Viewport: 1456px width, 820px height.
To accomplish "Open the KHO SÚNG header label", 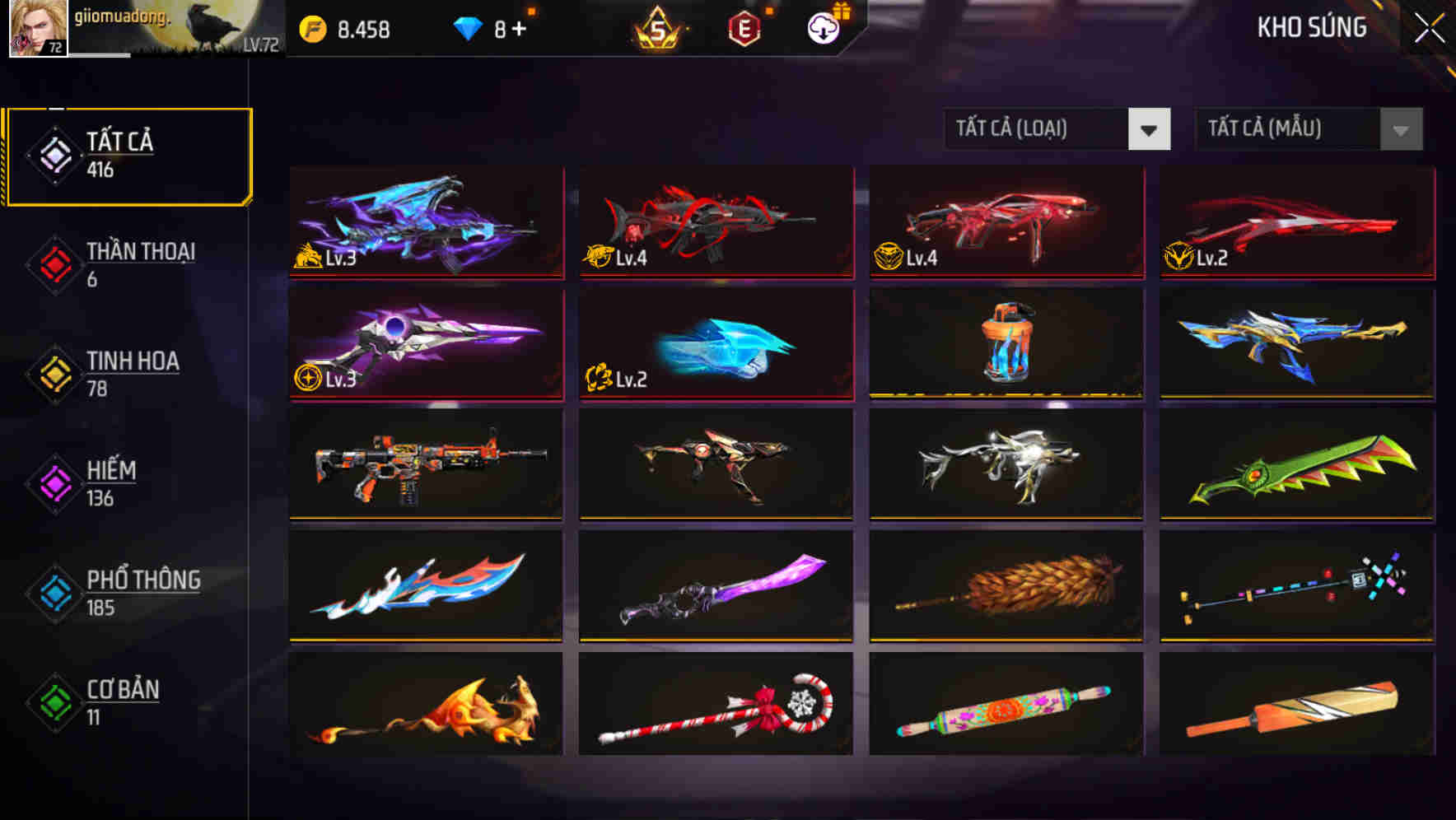I will [1311, 26].
